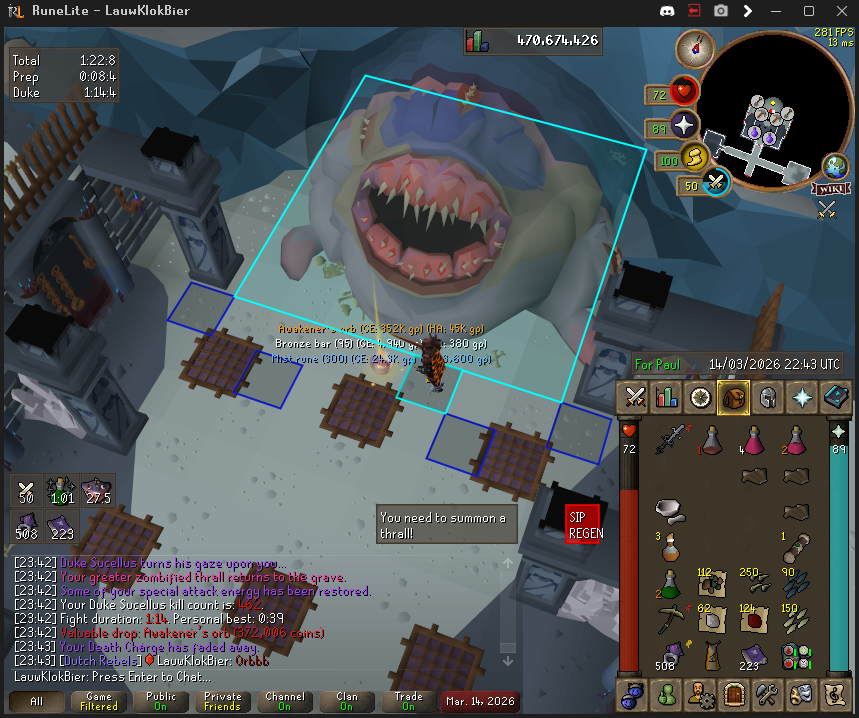Viewport: 859px width, 718px height.
Task: Maximize the RuneLite window
Action: tap(808, 11)
